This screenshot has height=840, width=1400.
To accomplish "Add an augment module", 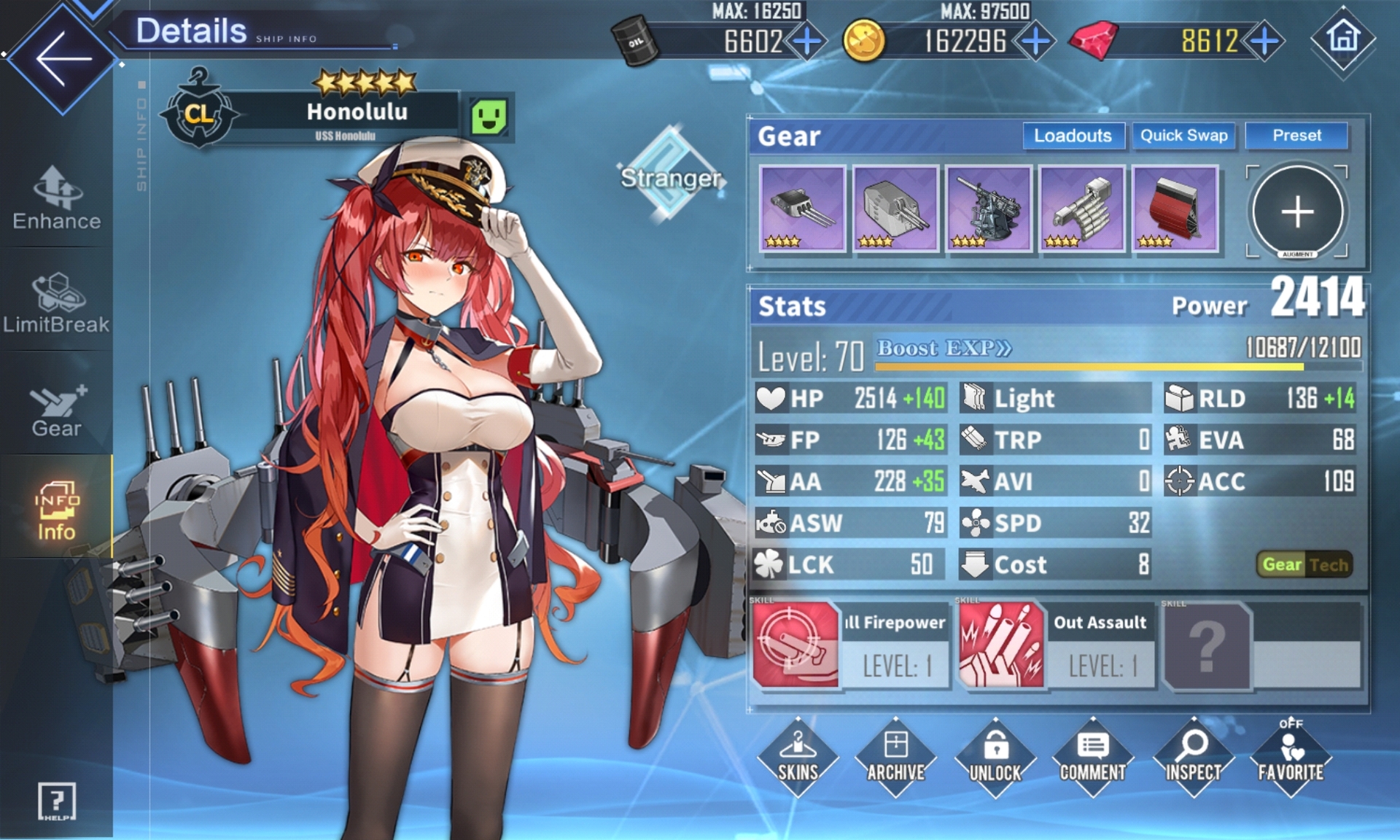I will coord(1297,211).
